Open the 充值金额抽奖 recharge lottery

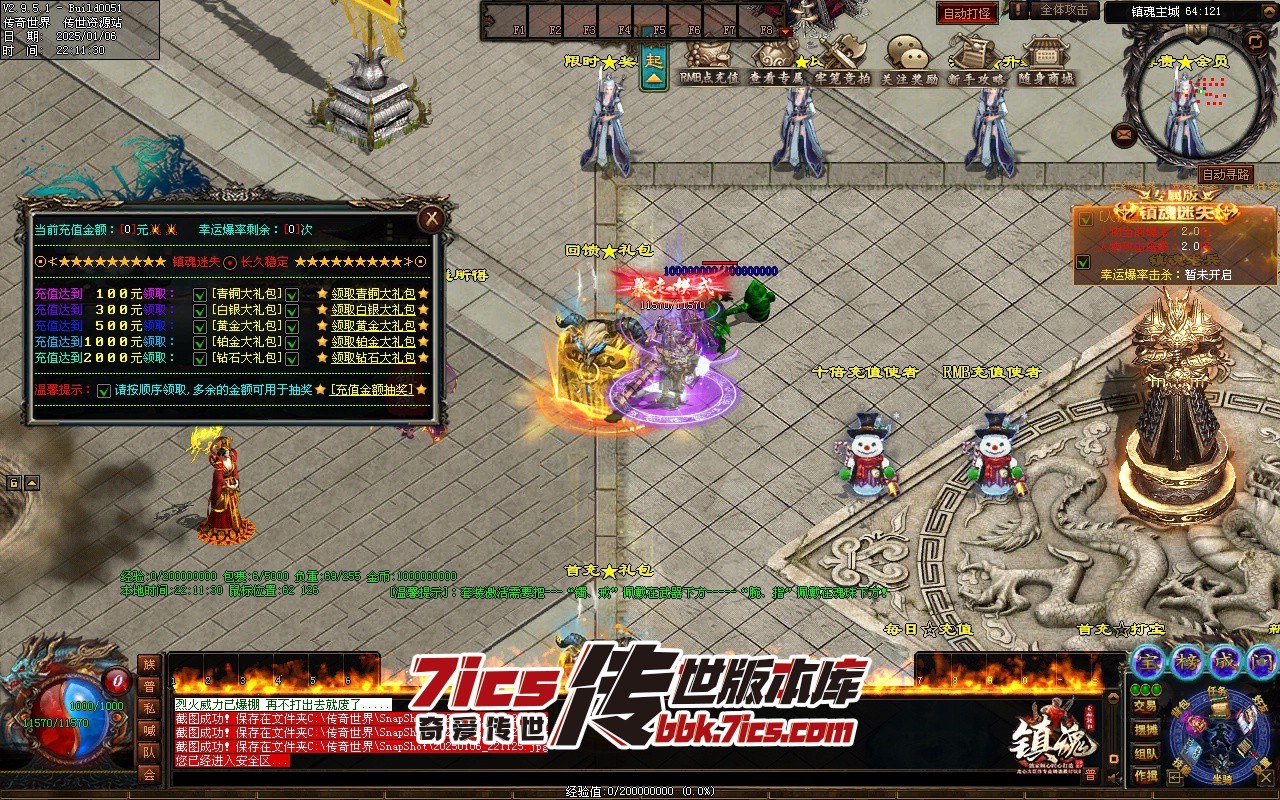[371, 389]
